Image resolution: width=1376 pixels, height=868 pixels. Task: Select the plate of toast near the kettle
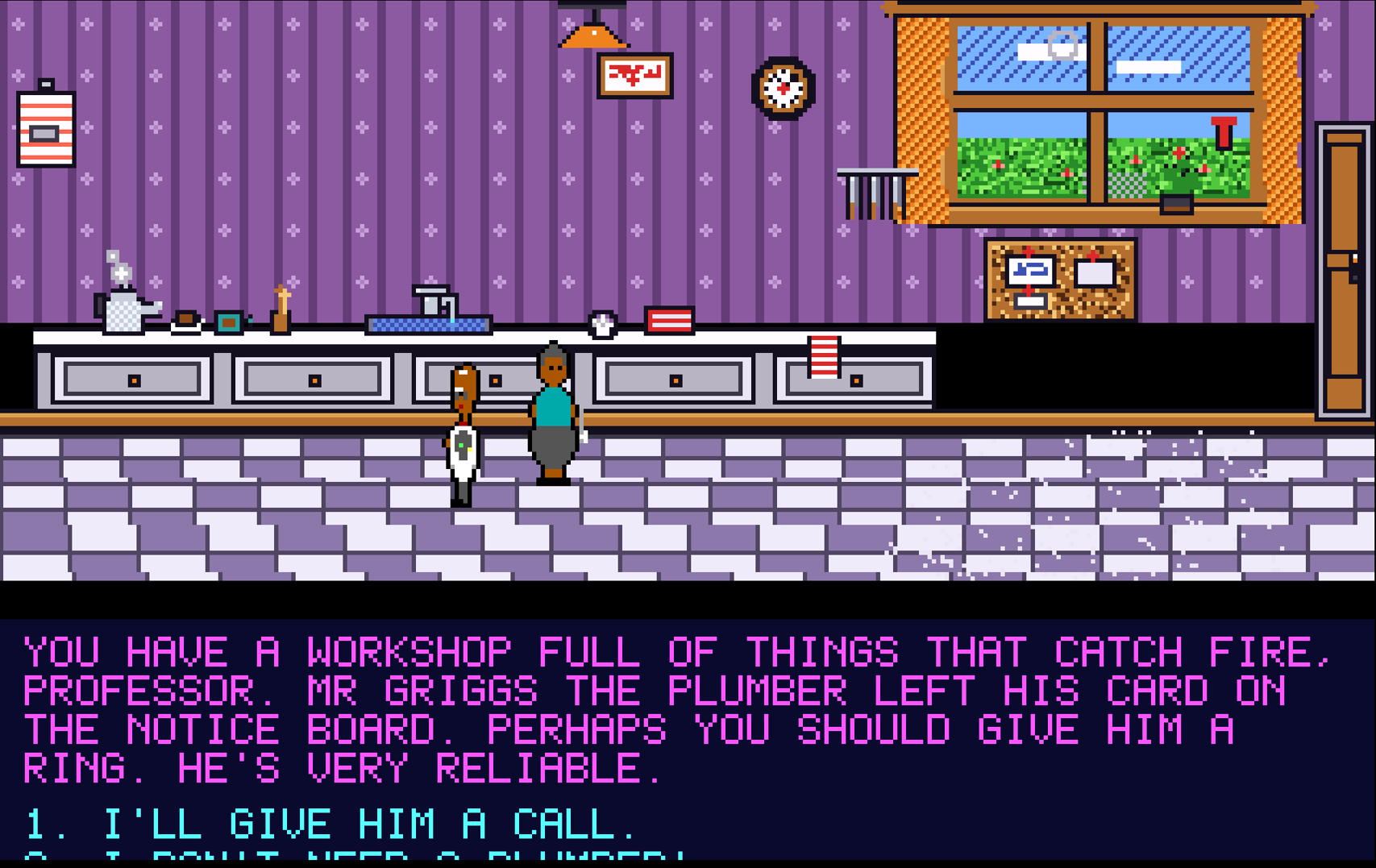pyautogui.click(x=184, y=321)
